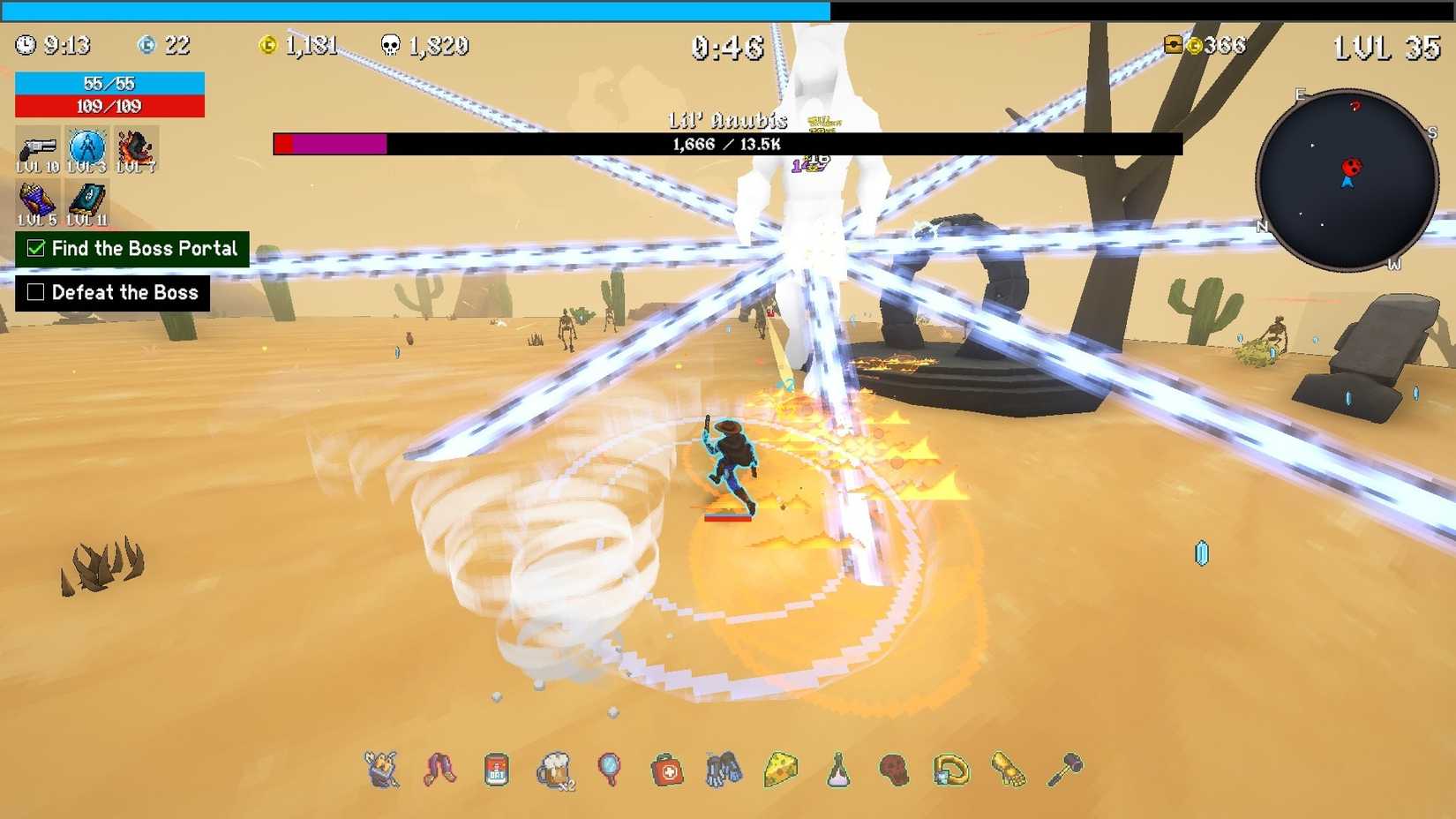
Task: Click the beer mug x2 item icon
Action: [x=553, y=768]
